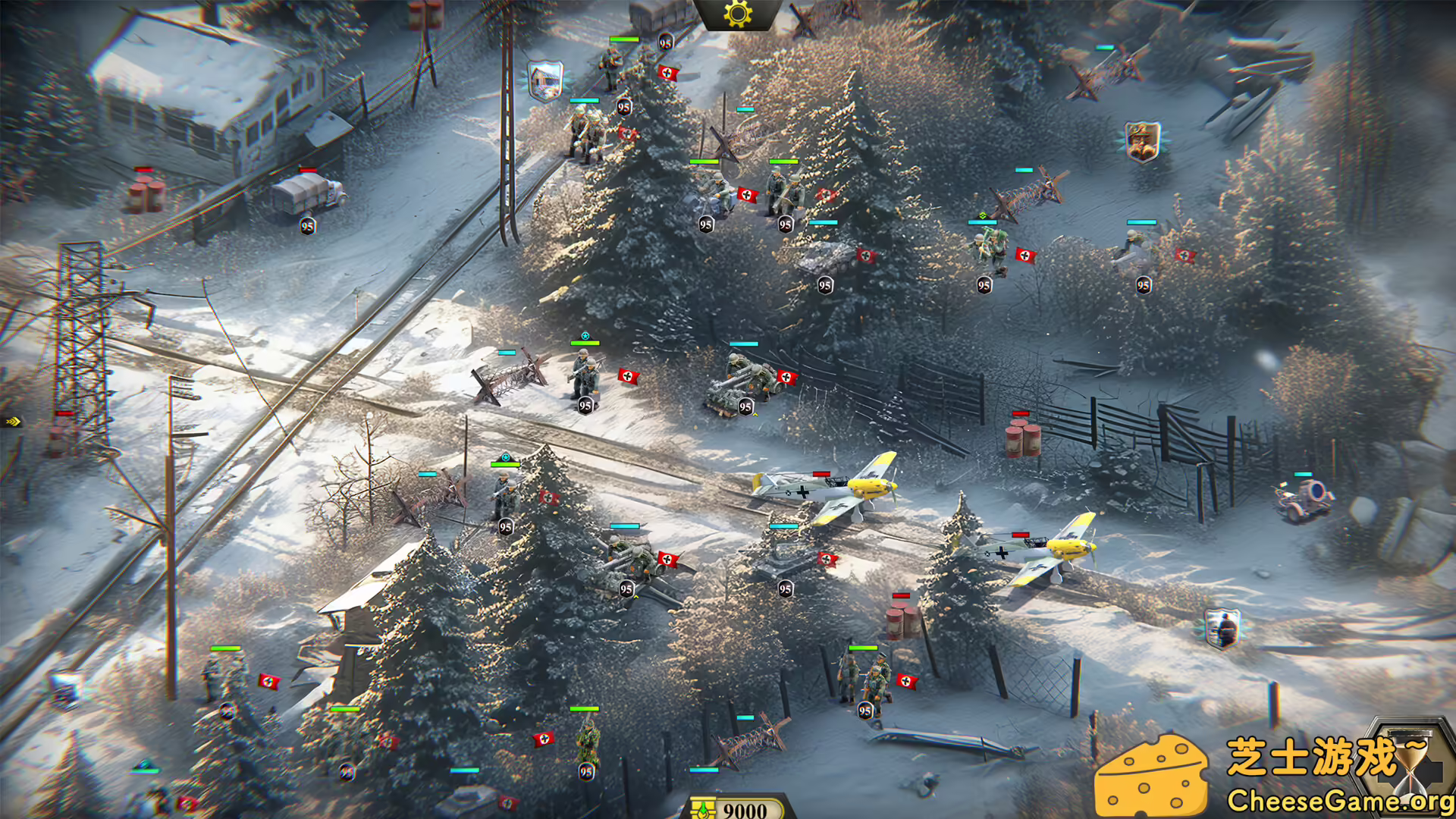Image resolution: width=1456 pixels, height=819 pixels.
Task: Open the CheeseGame.org link
Action: [1341, 801]
